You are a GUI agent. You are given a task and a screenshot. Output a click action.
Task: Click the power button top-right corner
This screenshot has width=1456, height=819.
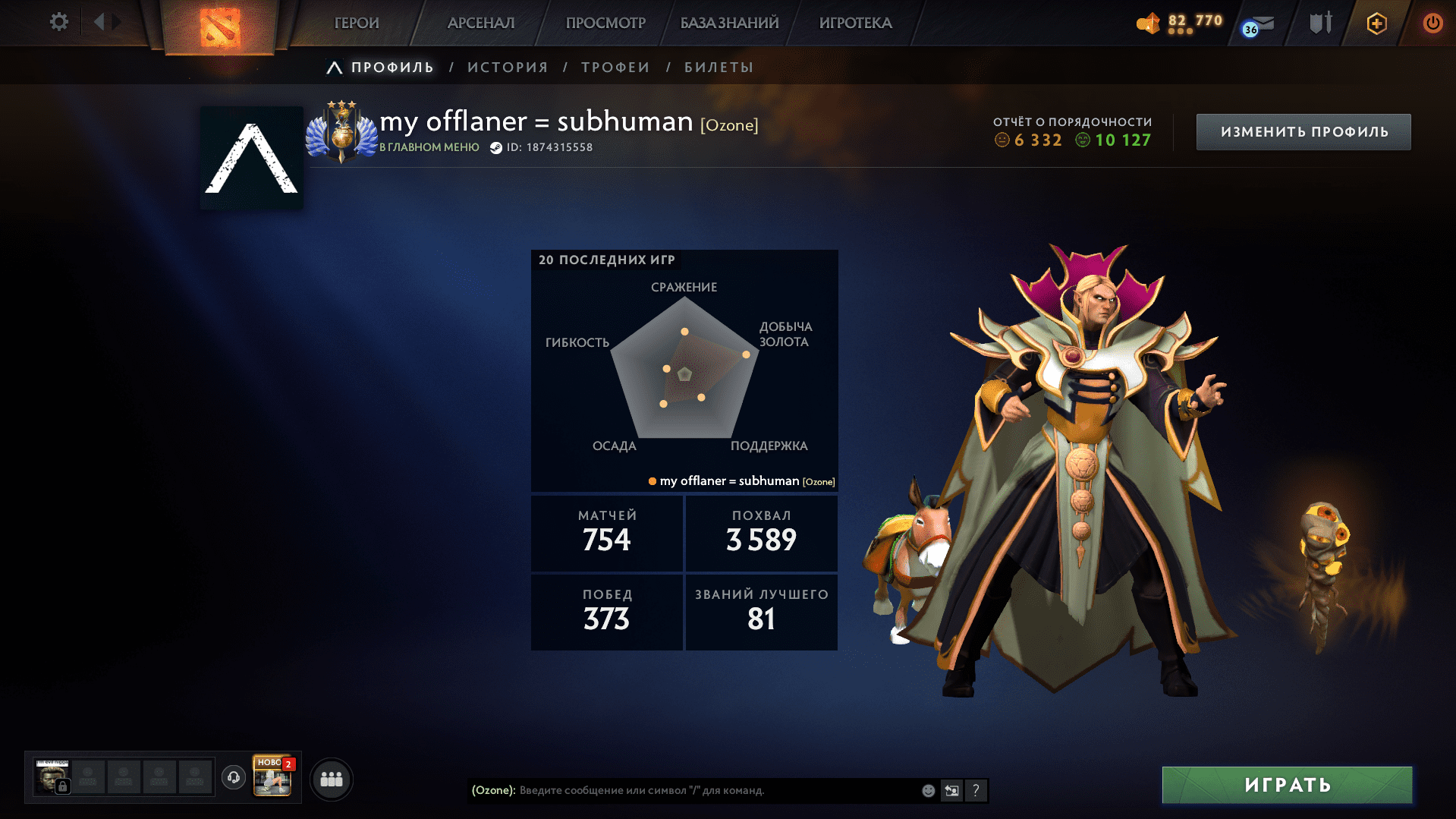point(1433,22)
